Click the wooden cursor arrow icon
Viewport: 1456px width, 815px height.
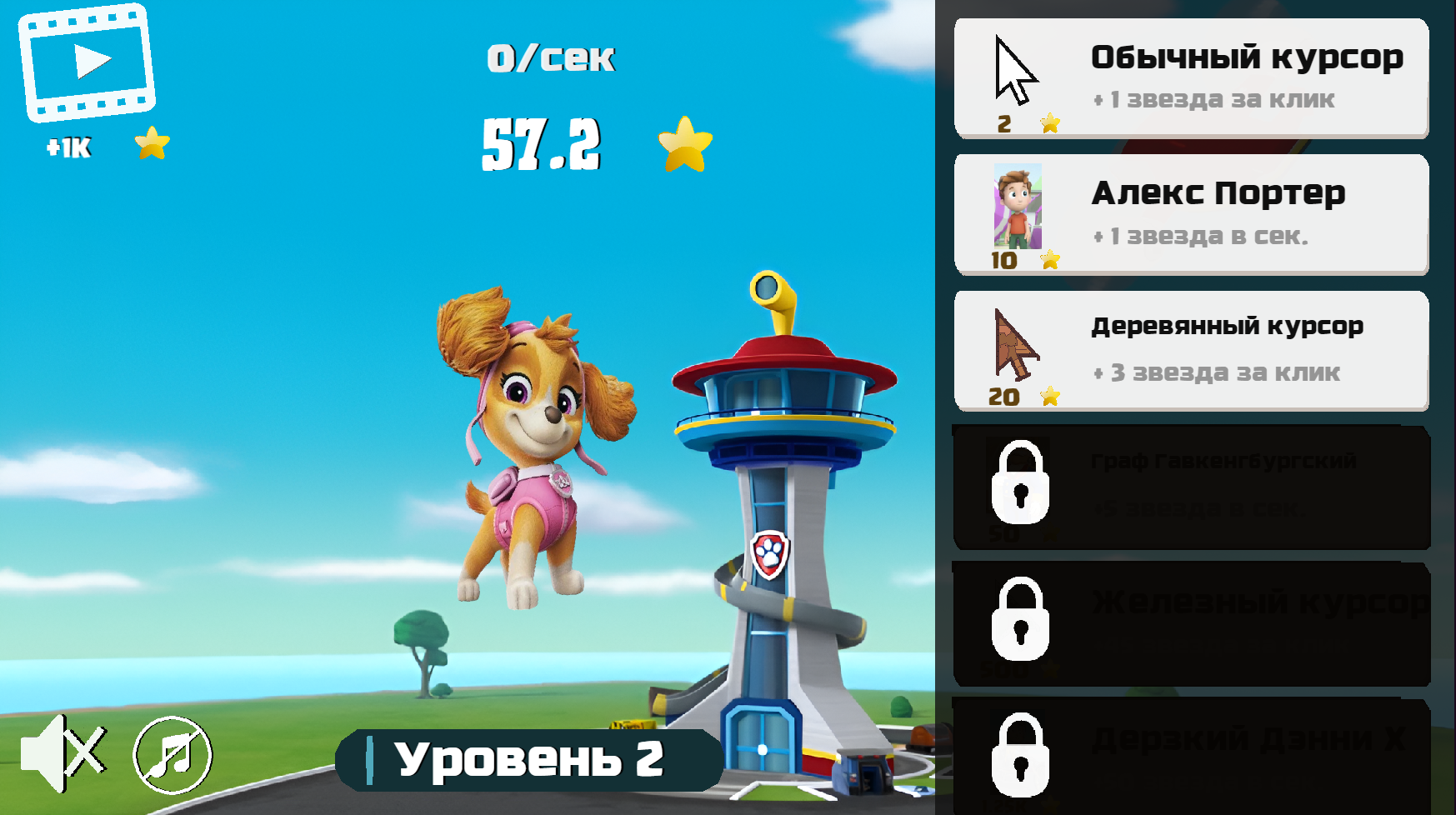point(1013,346)
